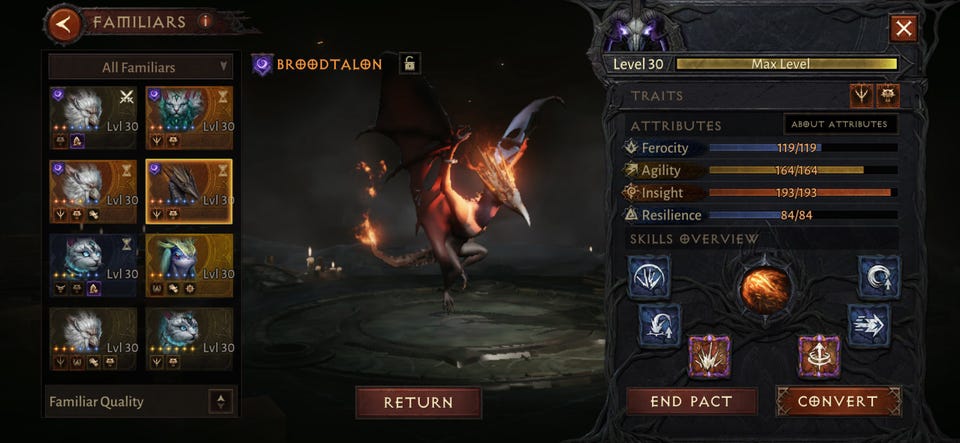End the pact with Broodtalon
This screenshot has height=443, width=960.
point(691,401)
